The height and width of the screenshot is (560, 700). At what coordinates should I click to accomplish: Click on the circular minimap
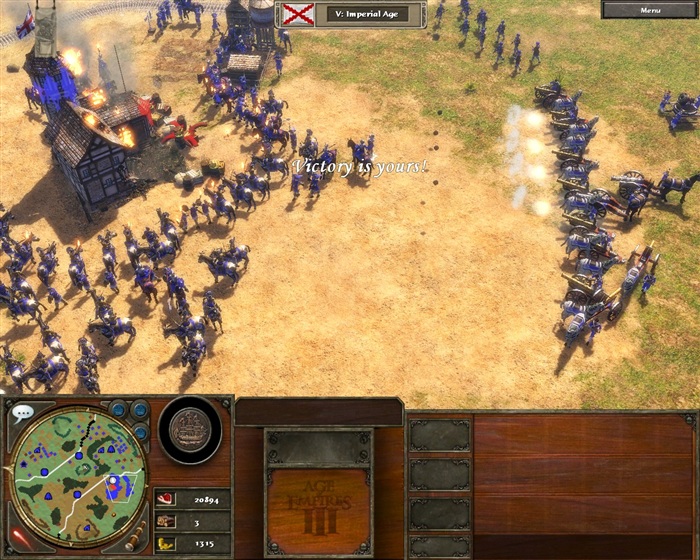coord(78,475)
